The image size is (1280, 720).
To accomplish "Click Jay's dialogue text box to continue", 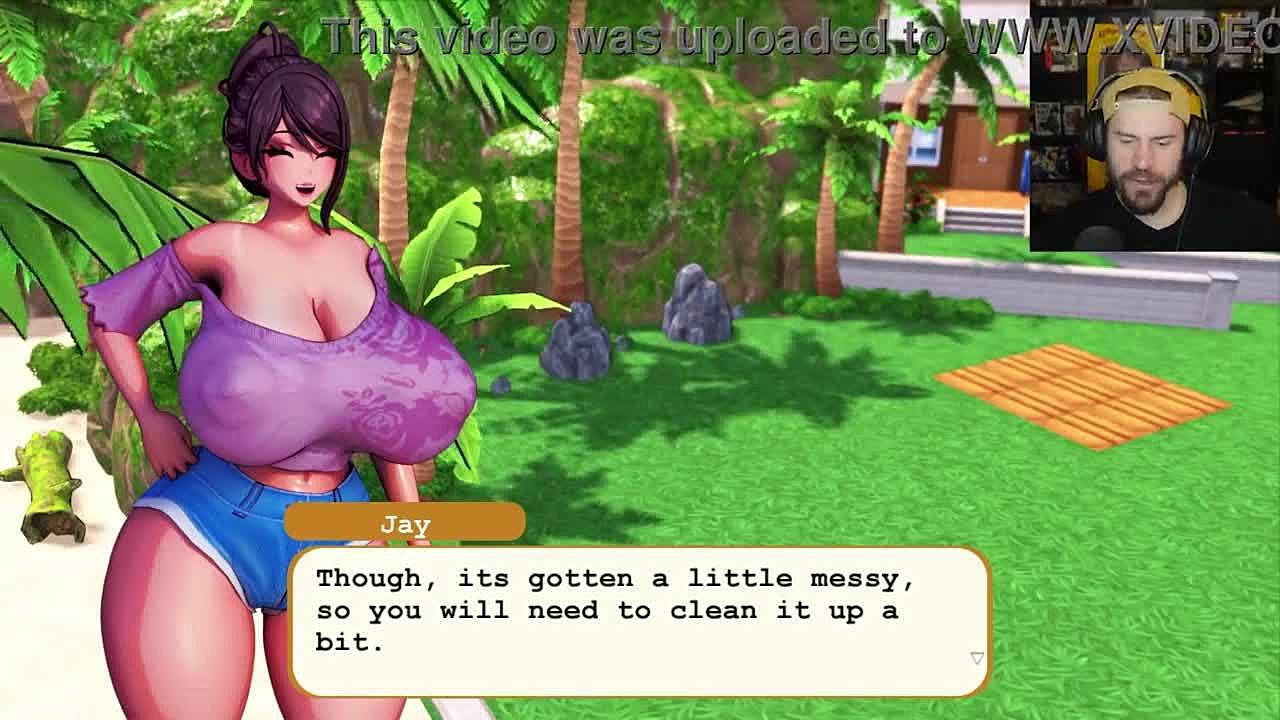I will pyautogui.click(x=640, y=620).
